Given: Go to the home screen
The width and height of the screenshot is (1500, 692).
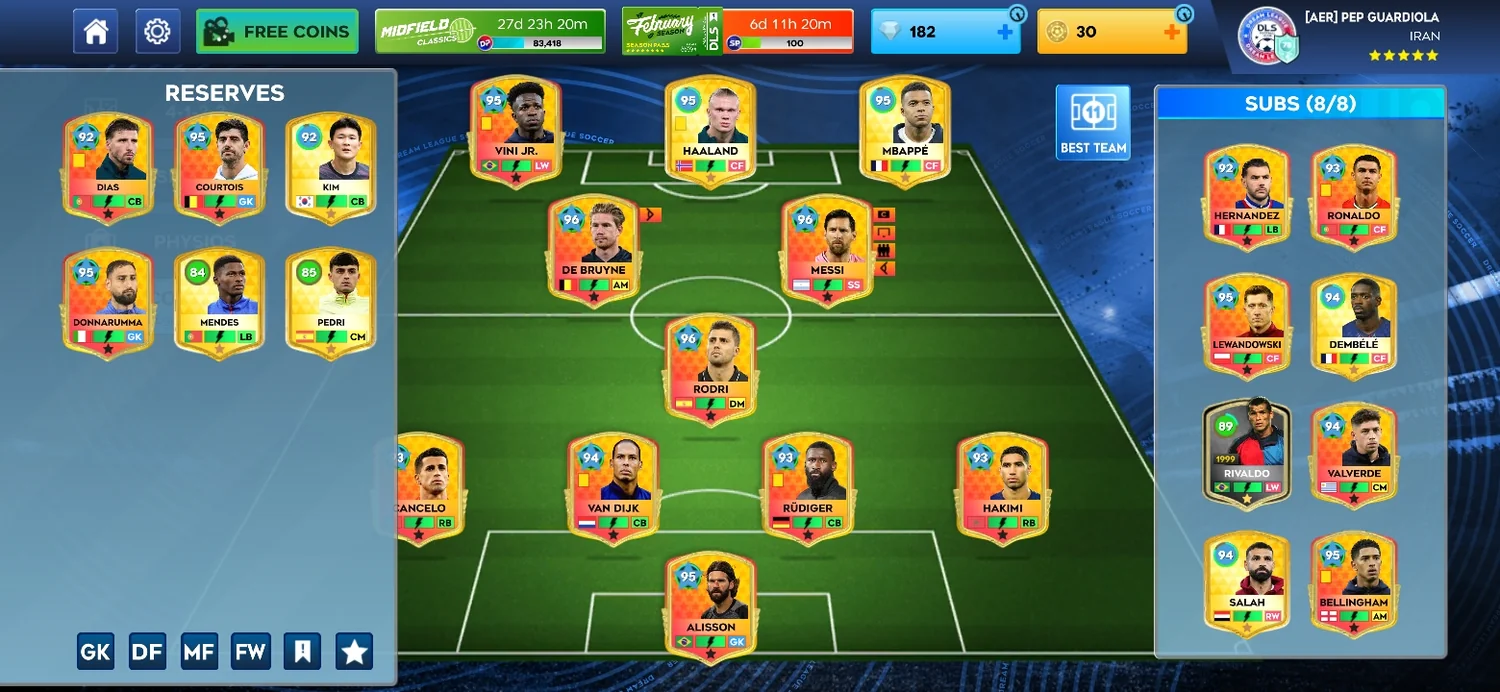Looking at the screenshot, I should point(96,32).
